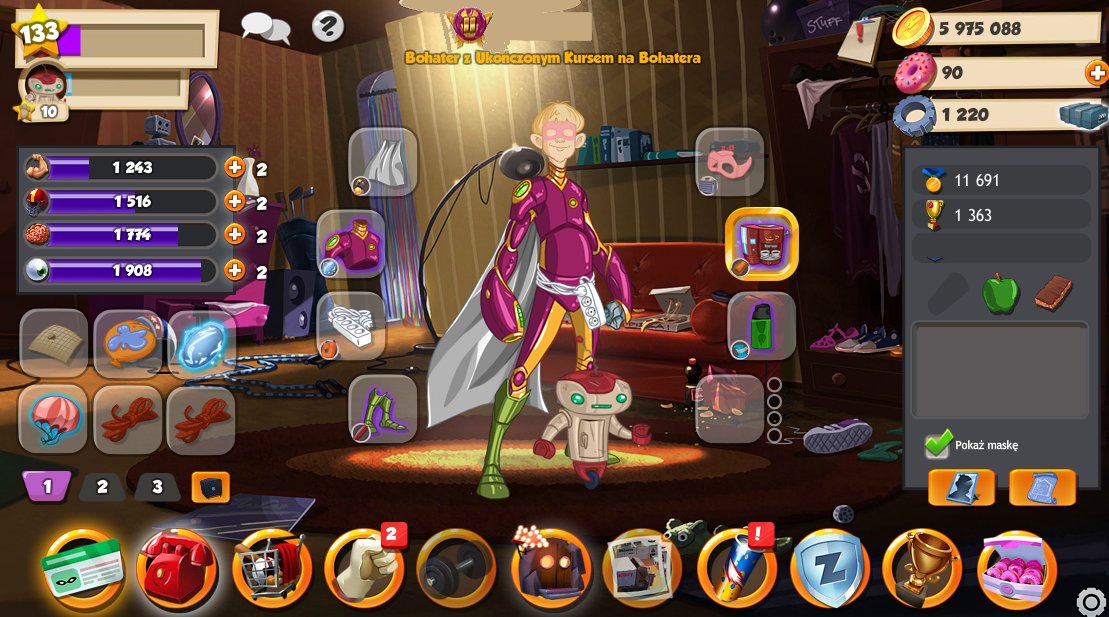Select the green boots equipment slot
Screen dimensions: 1109x617
(x=382, y=408)
